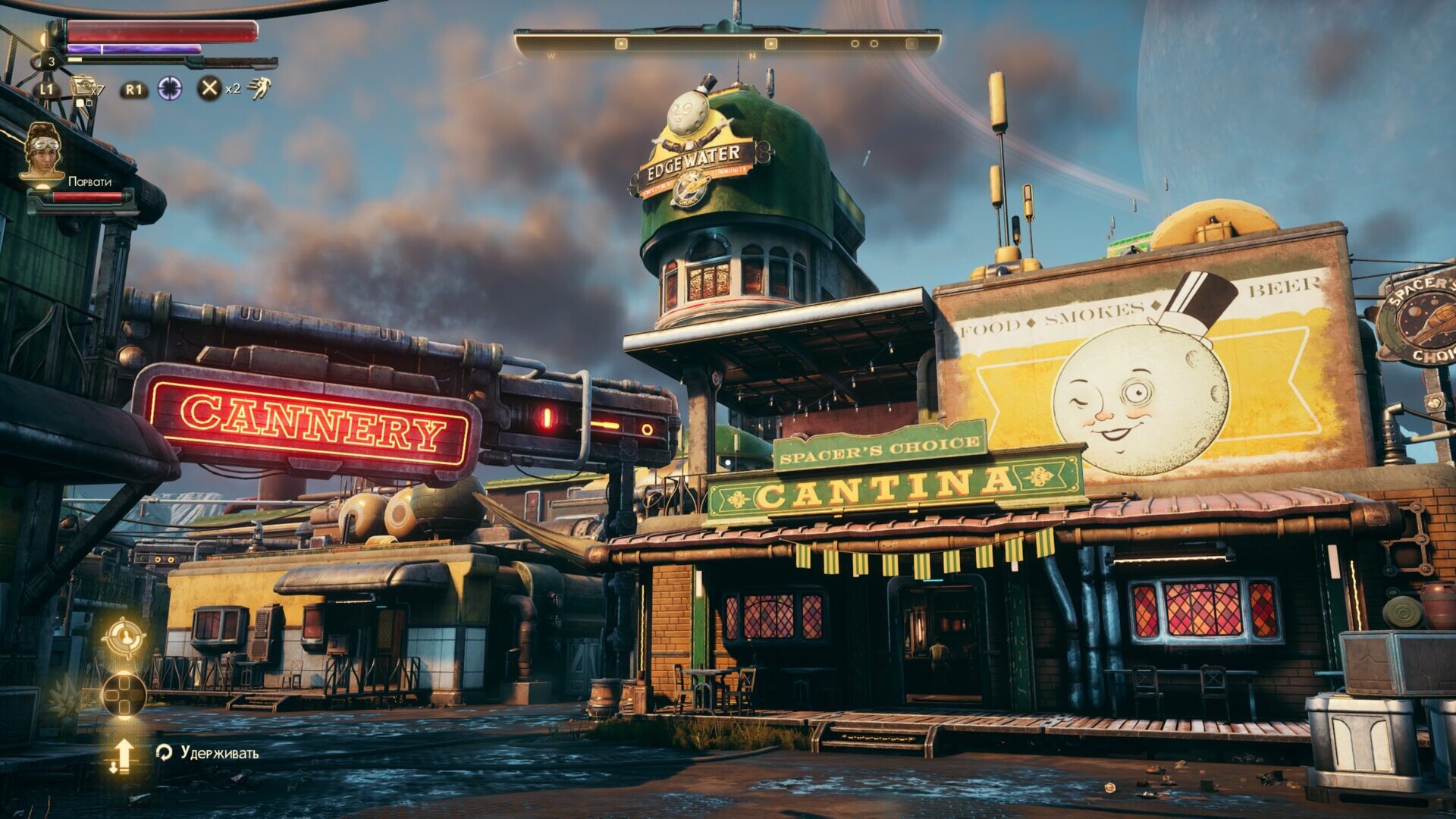This screenshot has width=1456, height=819.
Task: Select Parvati's companion portrait
Action: pyautogui.click(x=42, y=152)
